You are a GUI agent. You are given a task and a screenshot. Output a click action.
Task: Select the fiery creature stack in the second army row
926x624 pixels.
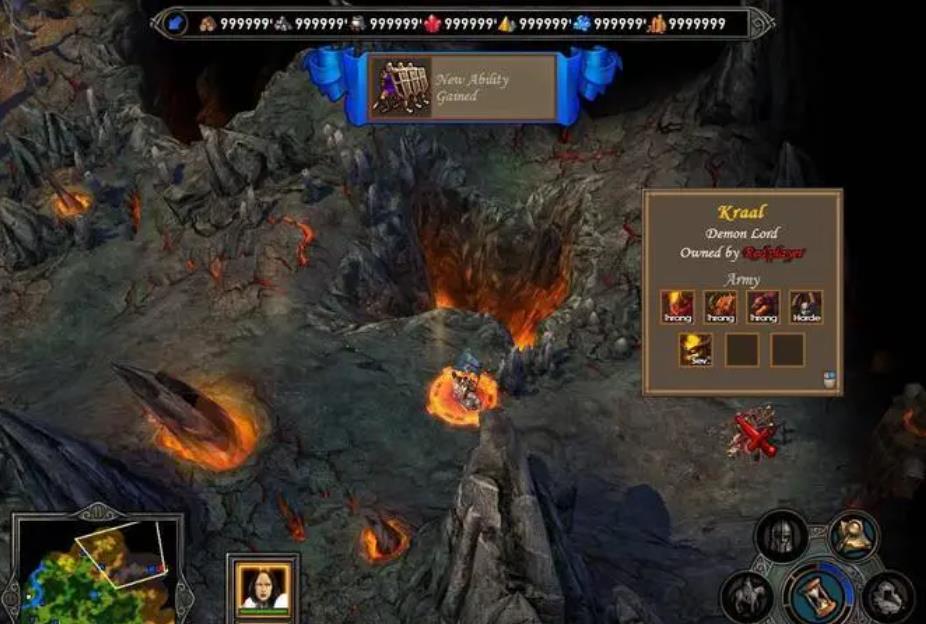[x=695, y=350]
